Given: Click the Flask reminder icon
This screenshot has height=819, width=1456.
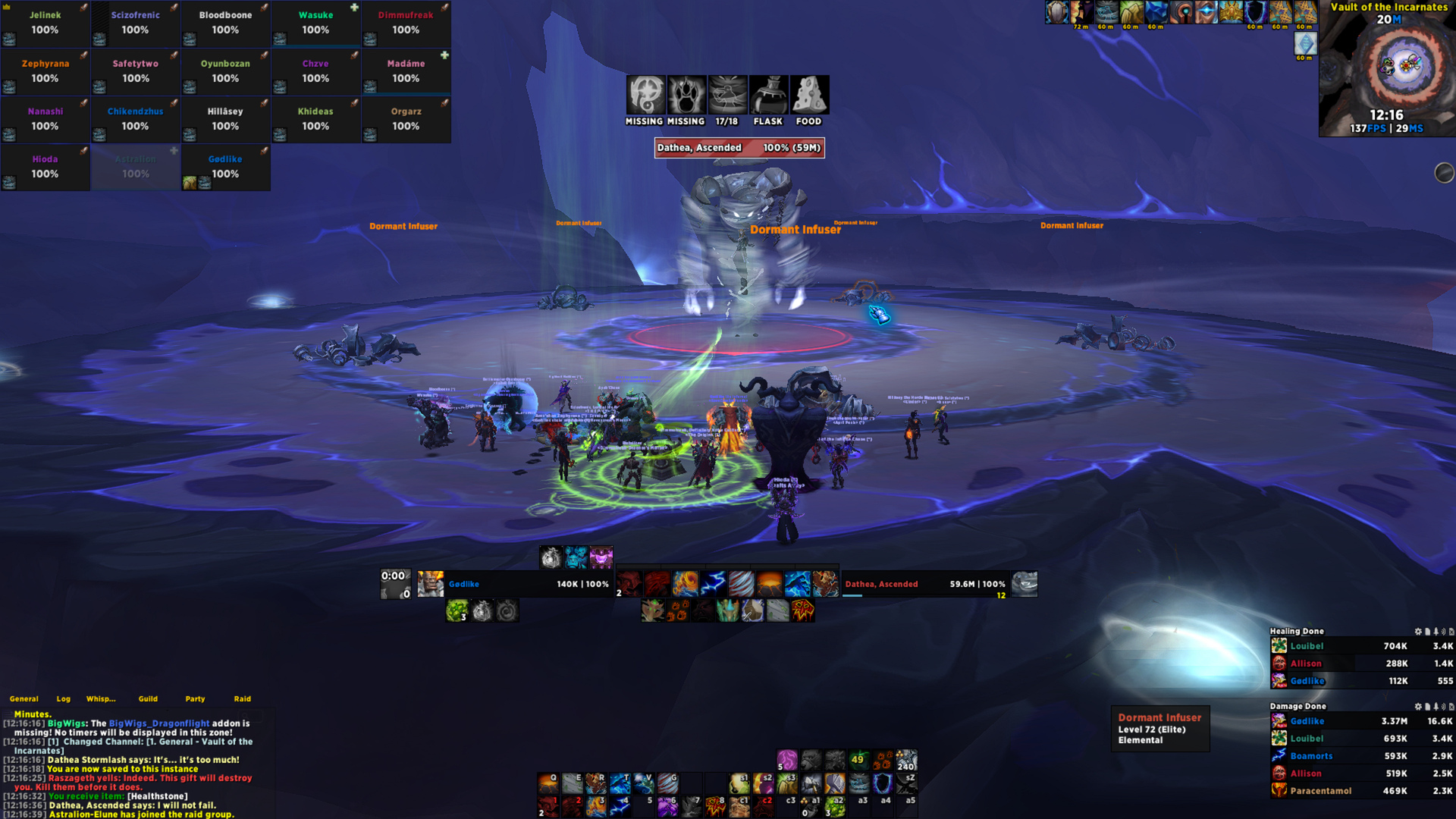Looking at the screenshot, I should coord(768,95).
